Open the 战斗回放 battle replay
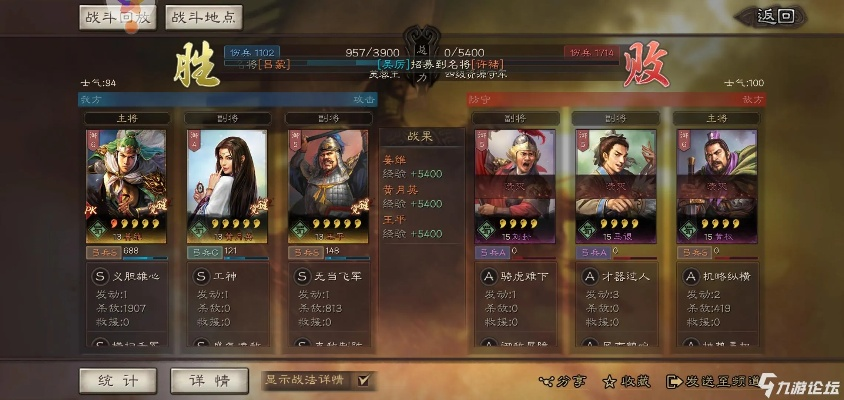This screenshot has width=844, height=400. click(x=118, y=17)
